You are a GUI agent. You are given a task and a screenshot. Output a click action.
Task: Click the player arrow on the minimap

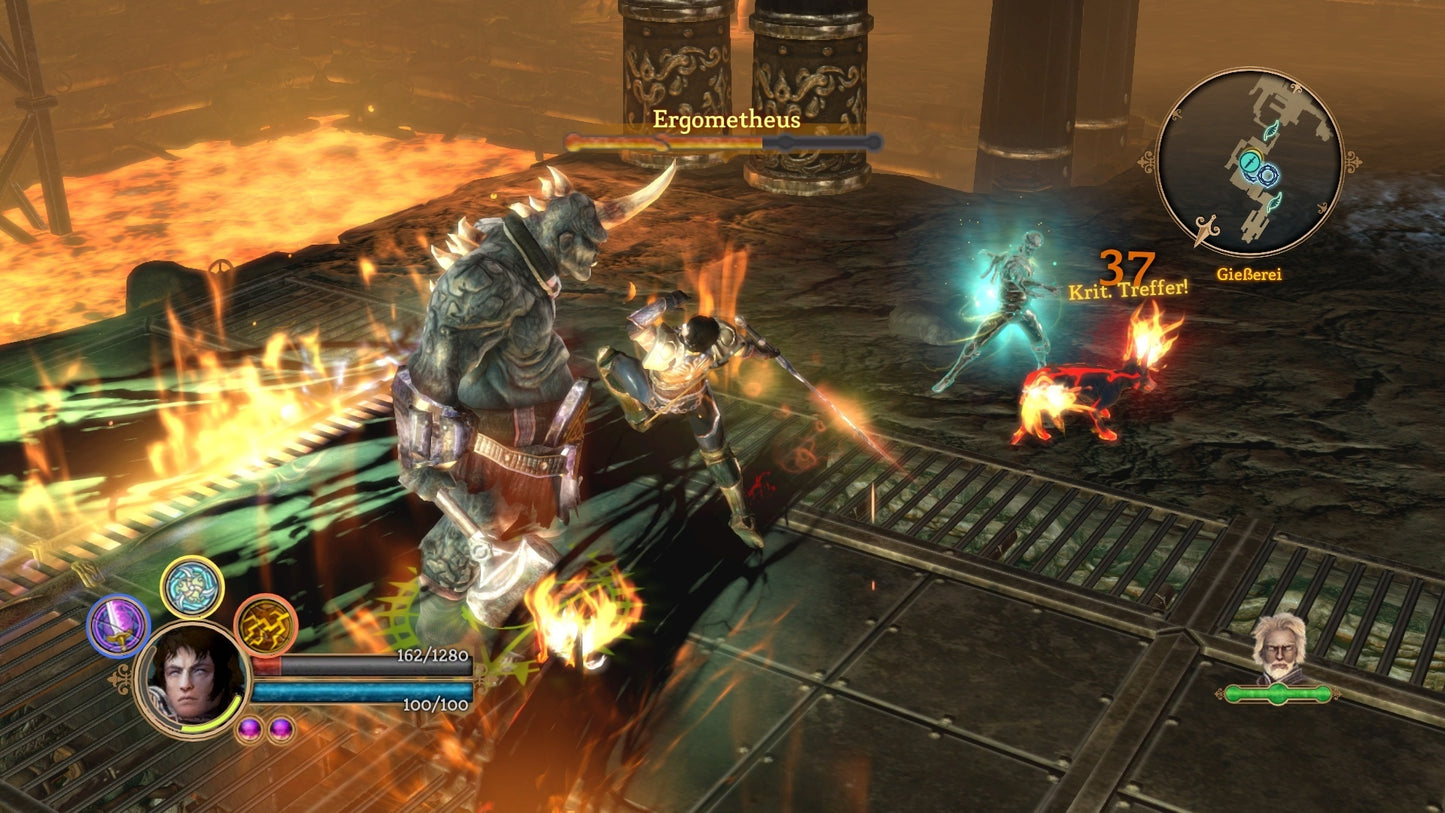point(1205,230)
